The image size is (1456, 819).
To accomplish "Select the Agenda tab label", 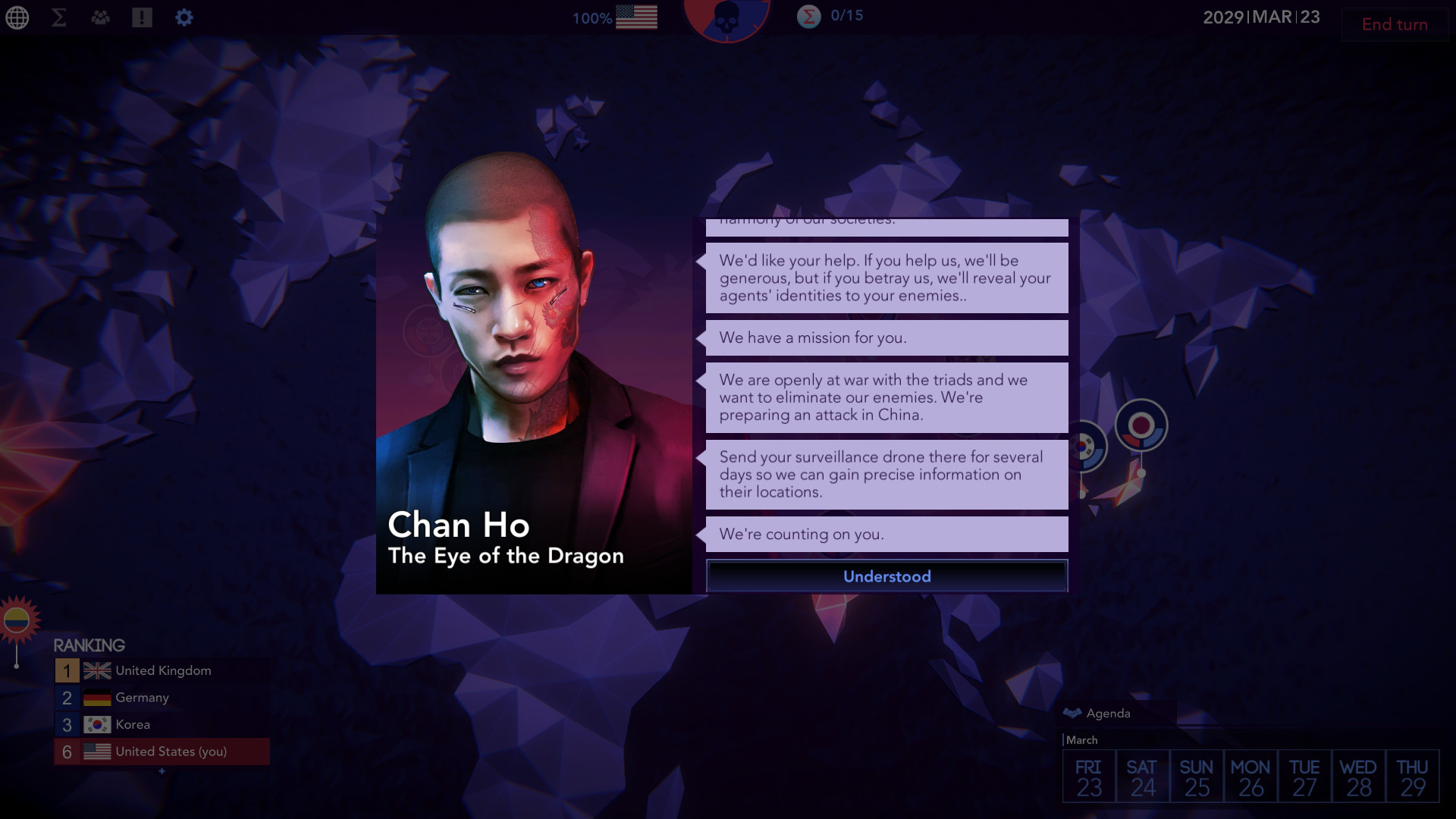I will pyautogui.click(x=1109, y=714).
